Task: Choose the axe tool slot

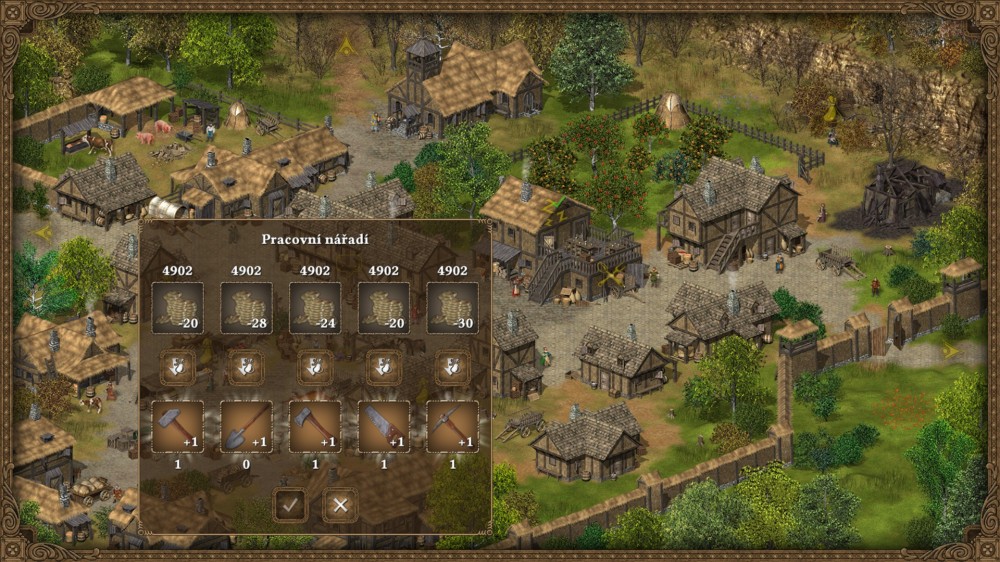Action: (315, 427)
